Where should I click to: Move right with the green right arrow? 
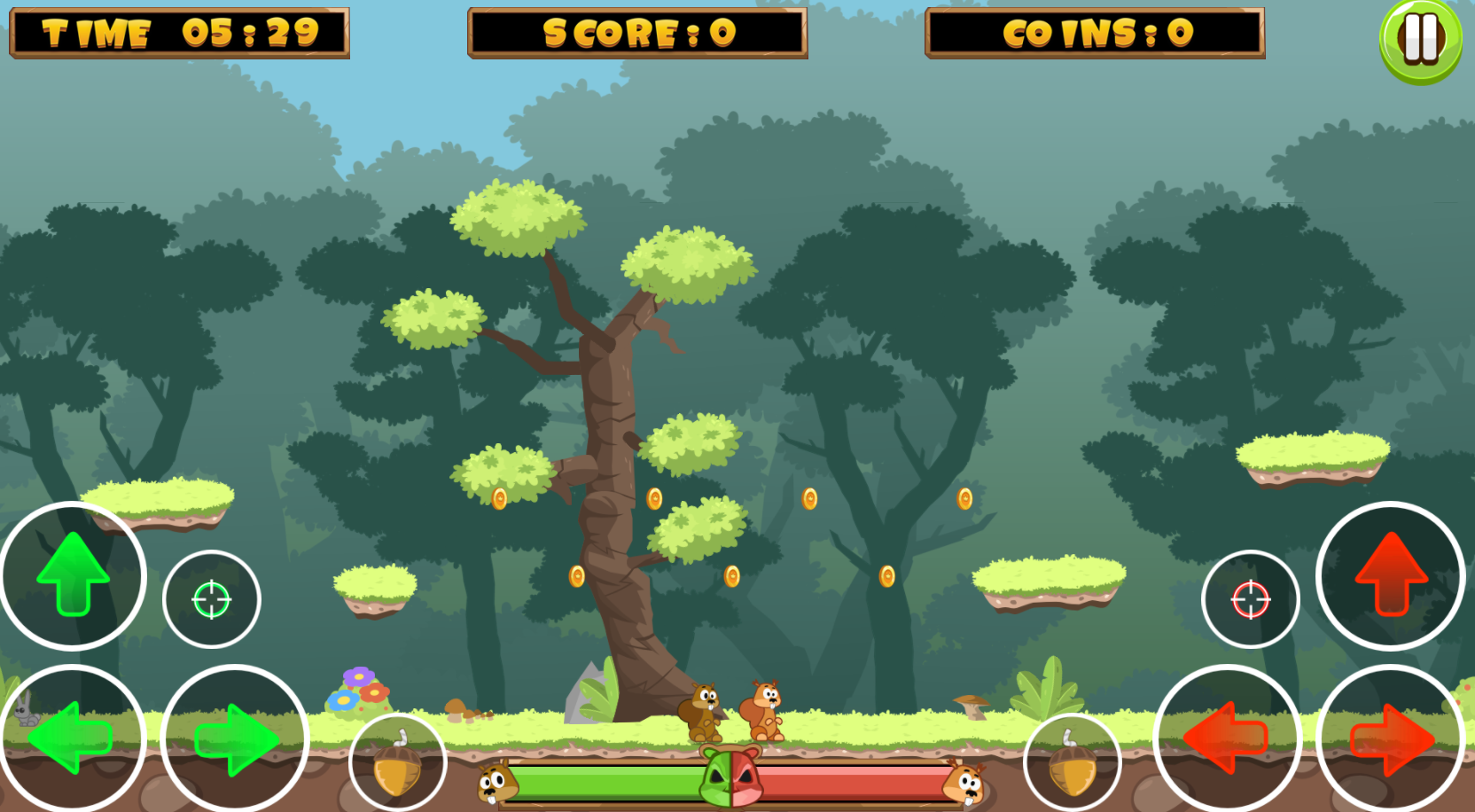tap(235, 738)
